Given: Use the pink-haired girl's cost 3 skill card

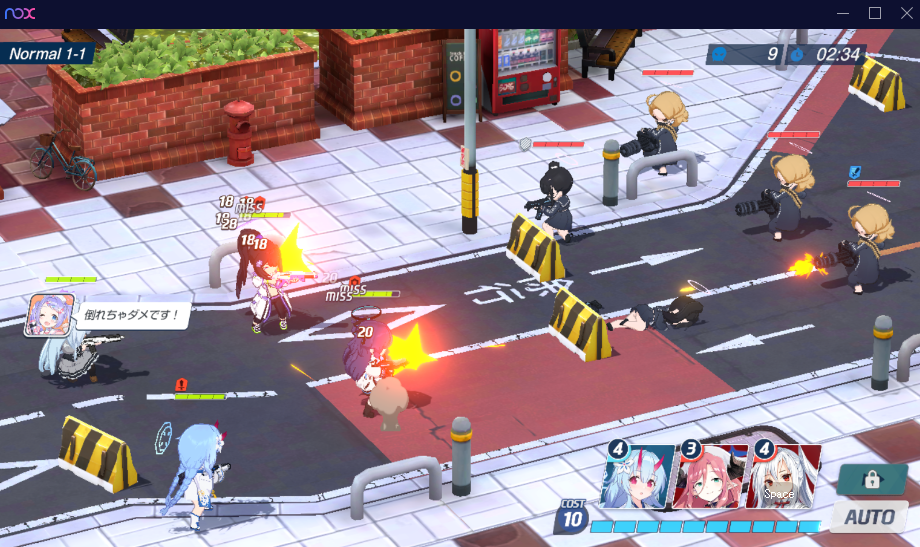Looking at the screenshot, I should pos(711,476).
